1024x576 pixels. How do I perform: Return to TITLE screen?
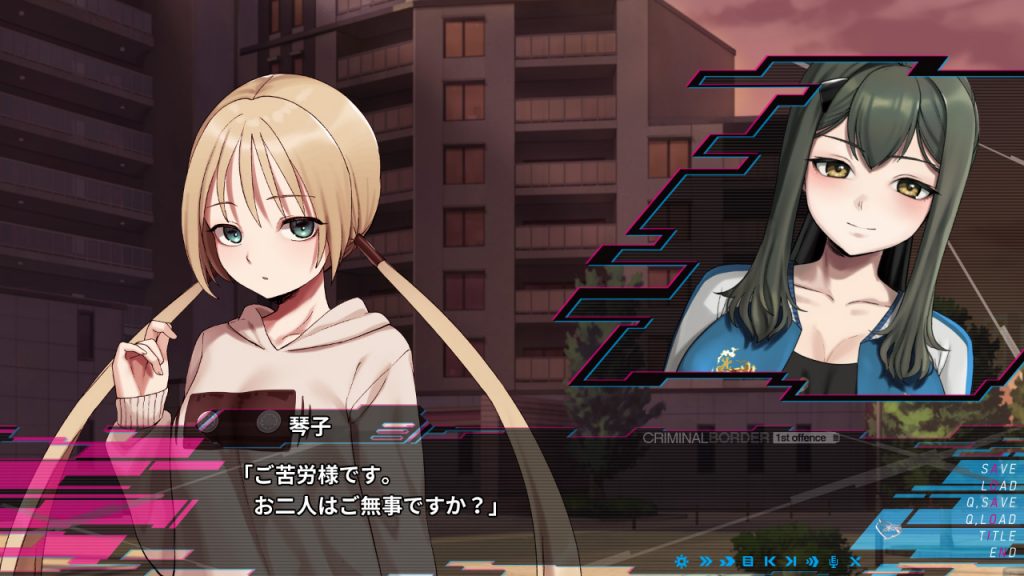coord(997,536)
